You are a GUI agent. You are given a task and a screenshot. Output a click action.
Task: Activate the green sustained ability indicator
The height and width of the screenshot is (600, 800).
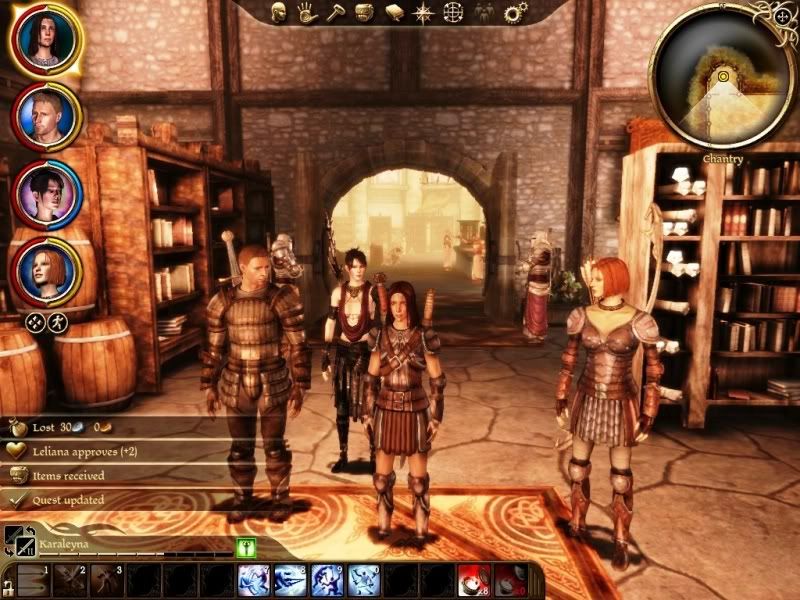246,546
